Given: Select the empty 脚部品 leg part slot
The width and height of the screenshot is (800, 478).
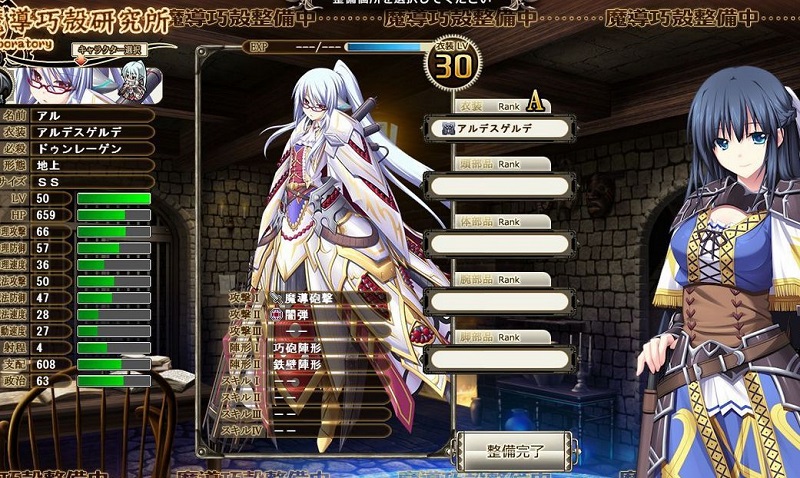Looking at the screenshot, I should 499,358.
